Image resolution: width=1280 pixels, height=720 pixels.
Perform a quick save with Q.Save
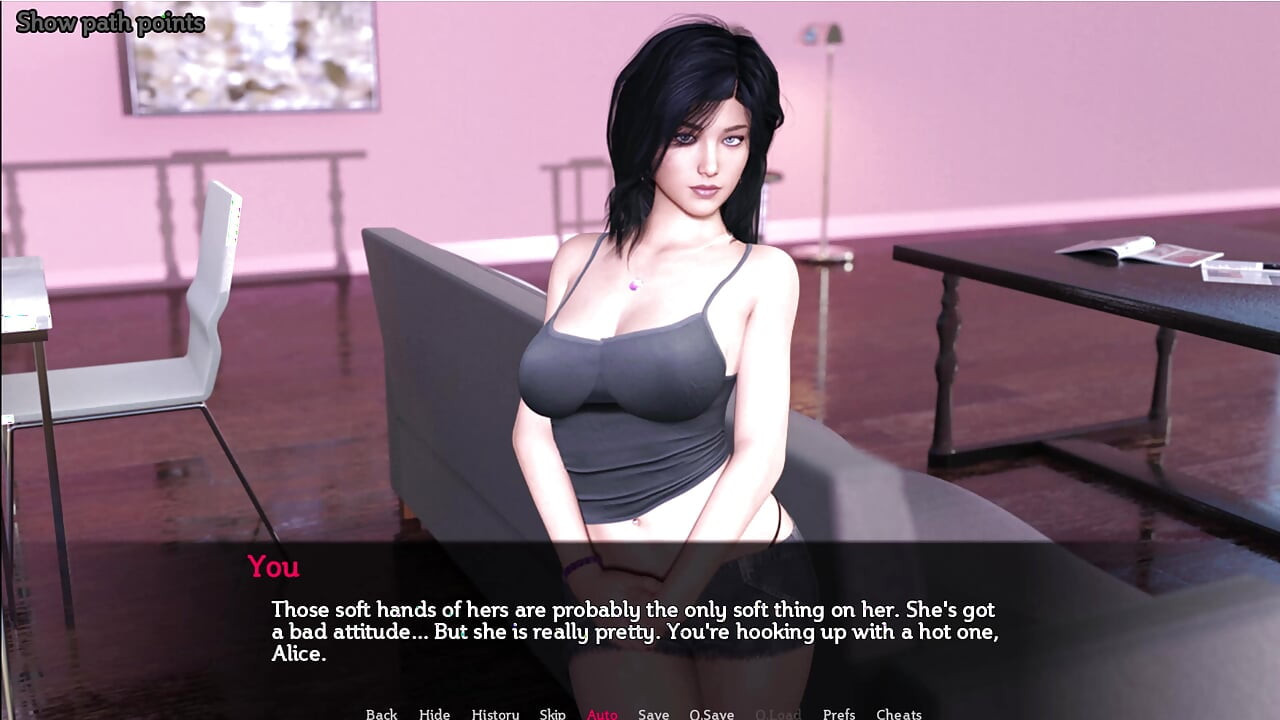click(x=711, y=713)
